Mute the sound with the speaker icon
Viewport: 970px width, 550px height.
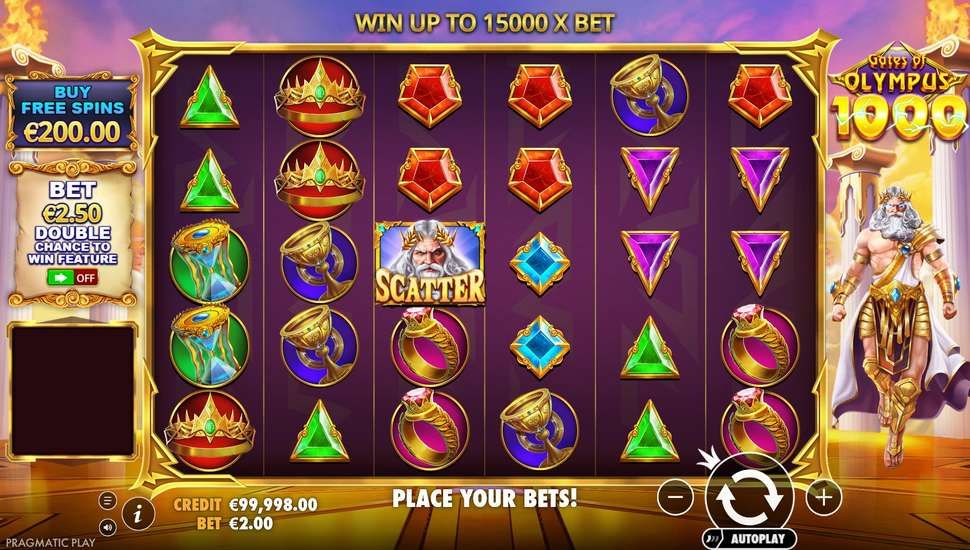click(x=107, y=527)
